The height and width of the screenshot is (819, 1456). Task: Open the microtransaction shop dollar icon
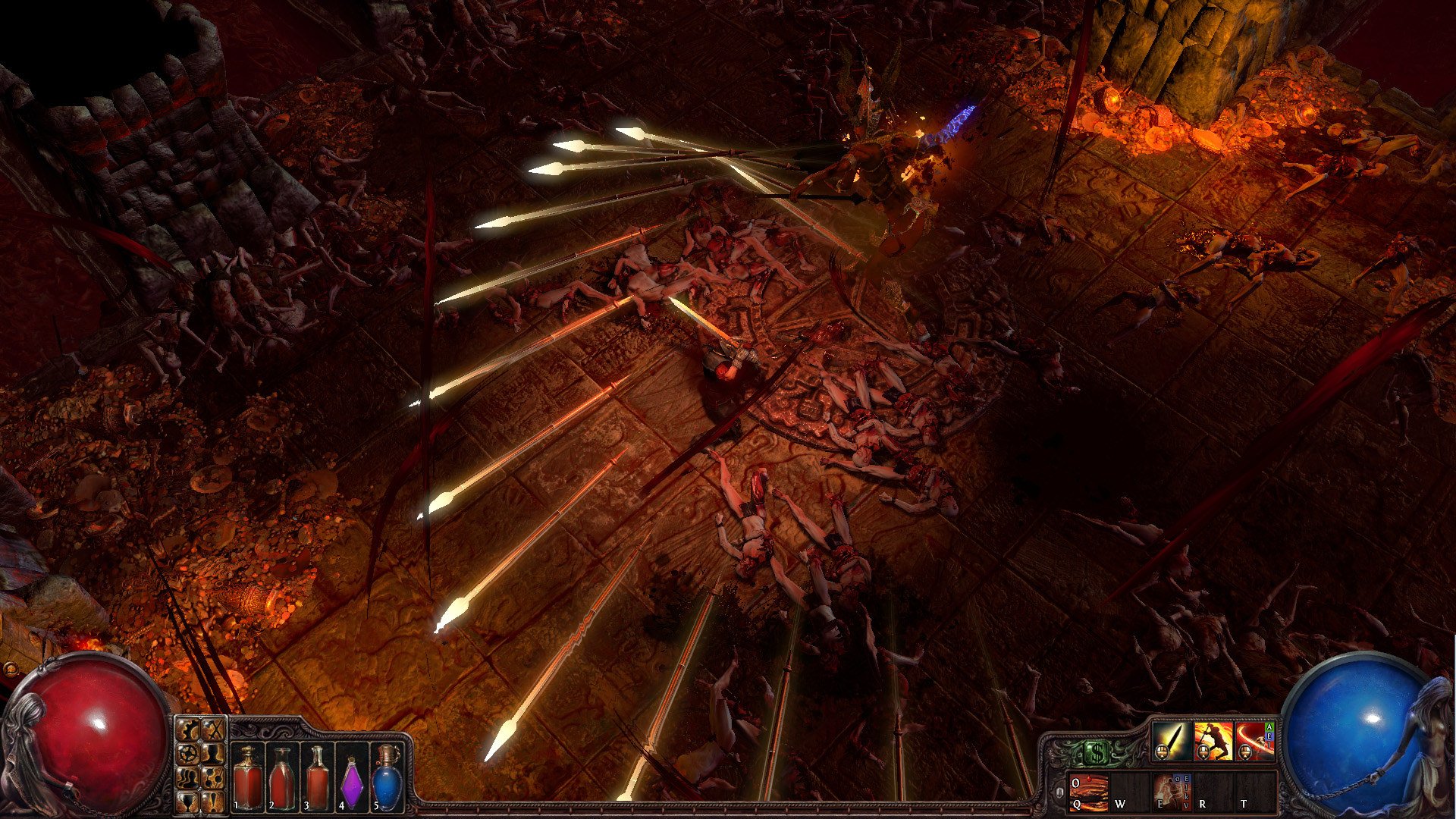1097,752
